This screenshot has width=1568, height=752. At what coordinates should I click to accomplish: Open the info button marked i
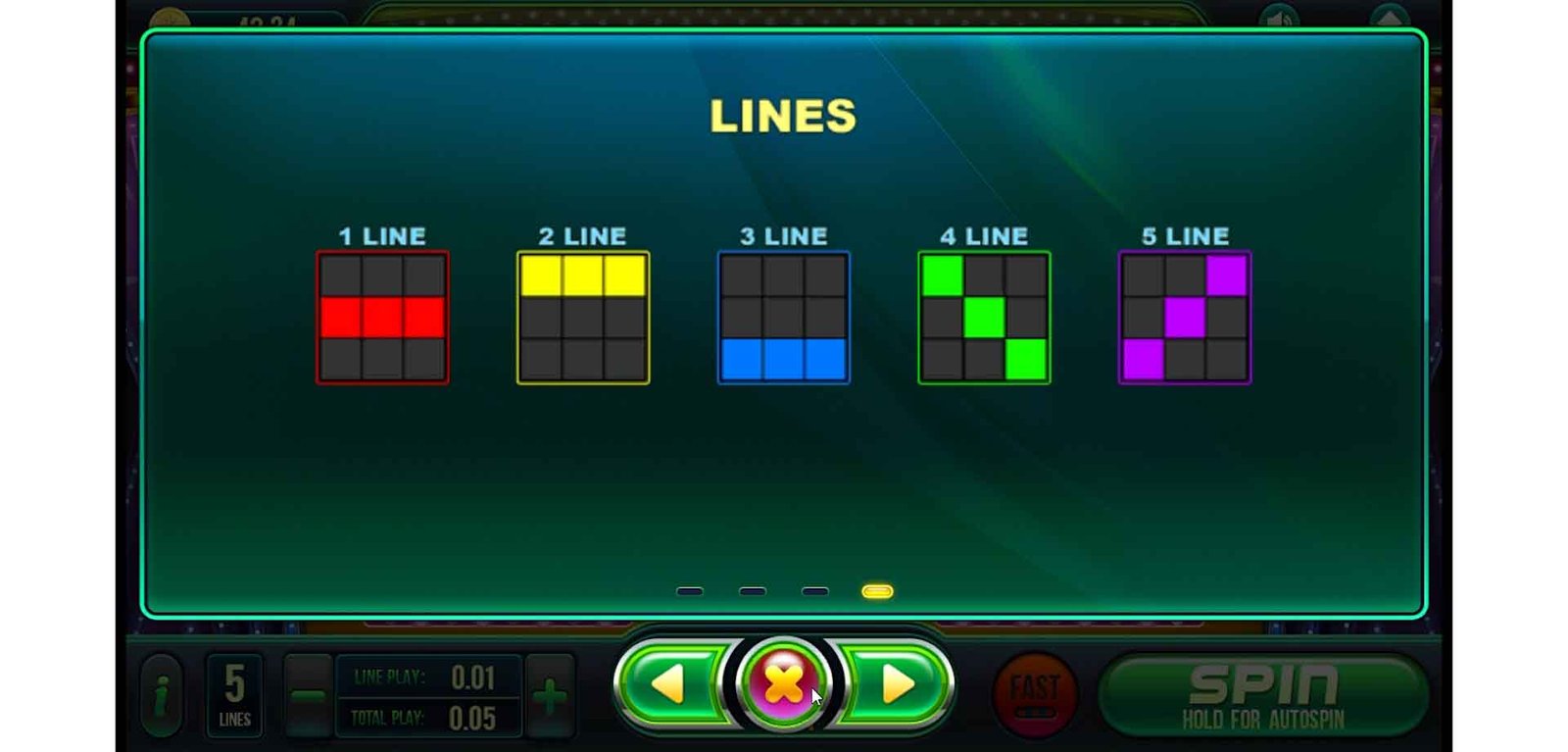point(162,695)
